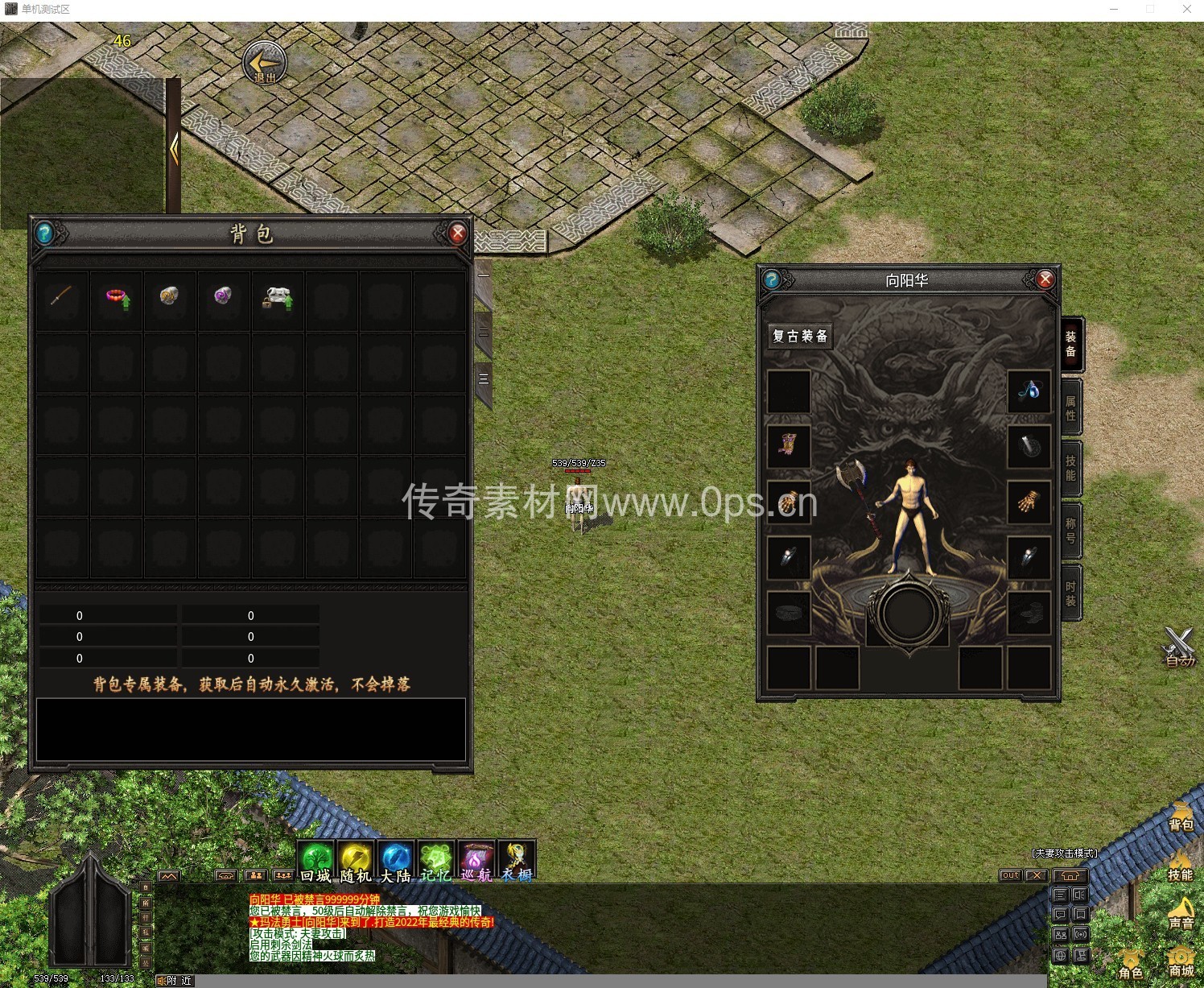Click the 退出 exit arrow button

coord(265,62)
